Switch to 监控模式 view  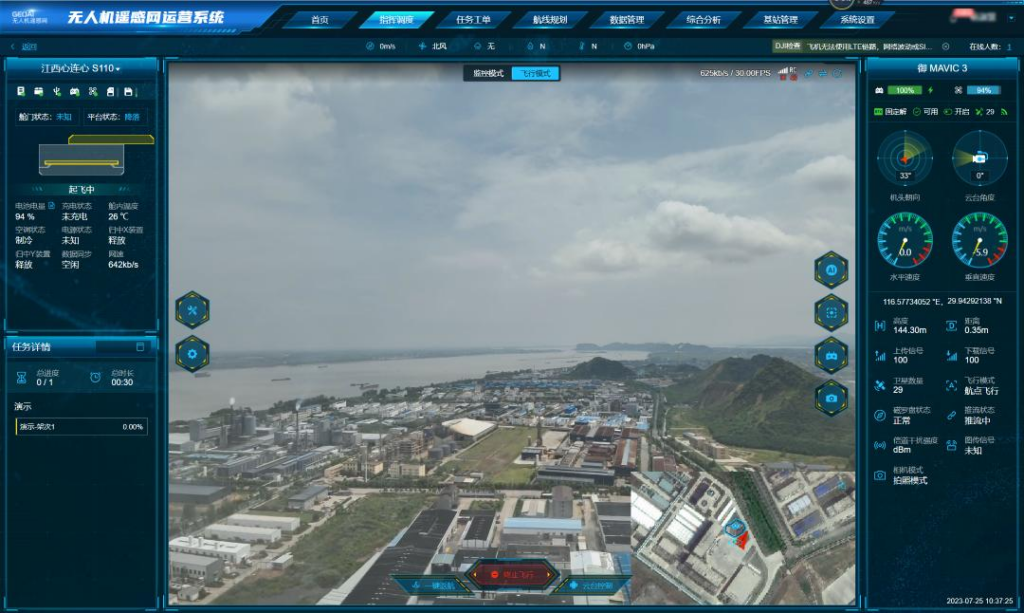[x=488, y=74]
